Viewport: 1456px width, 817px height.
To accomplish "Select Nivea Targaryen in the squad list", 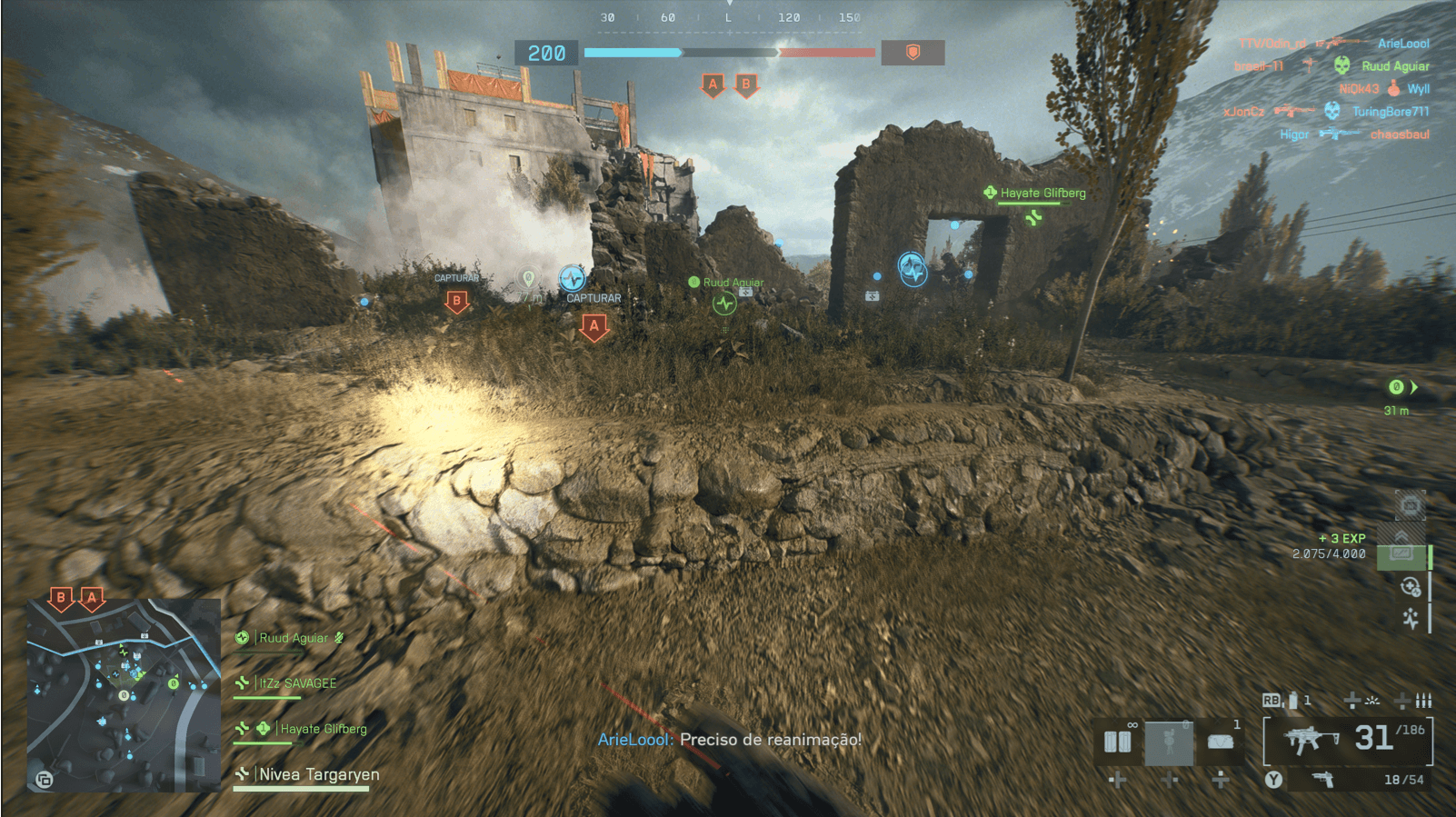I will 319,774.
